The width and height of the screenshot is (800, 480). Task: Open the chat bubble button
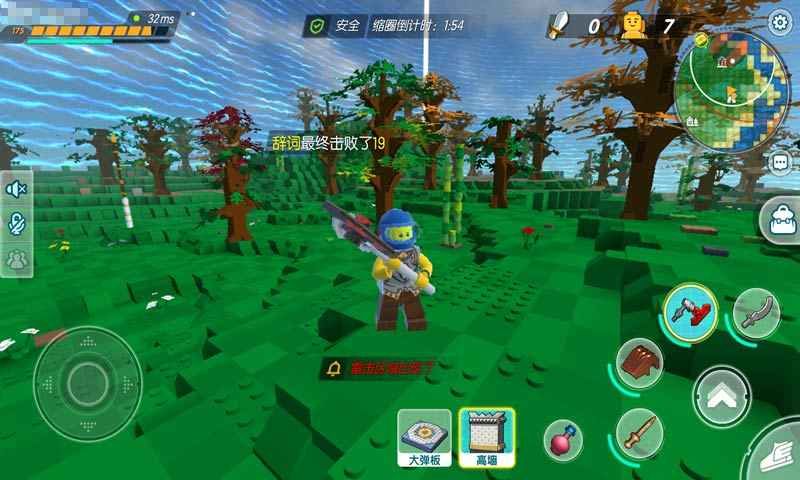pos(780,162)
